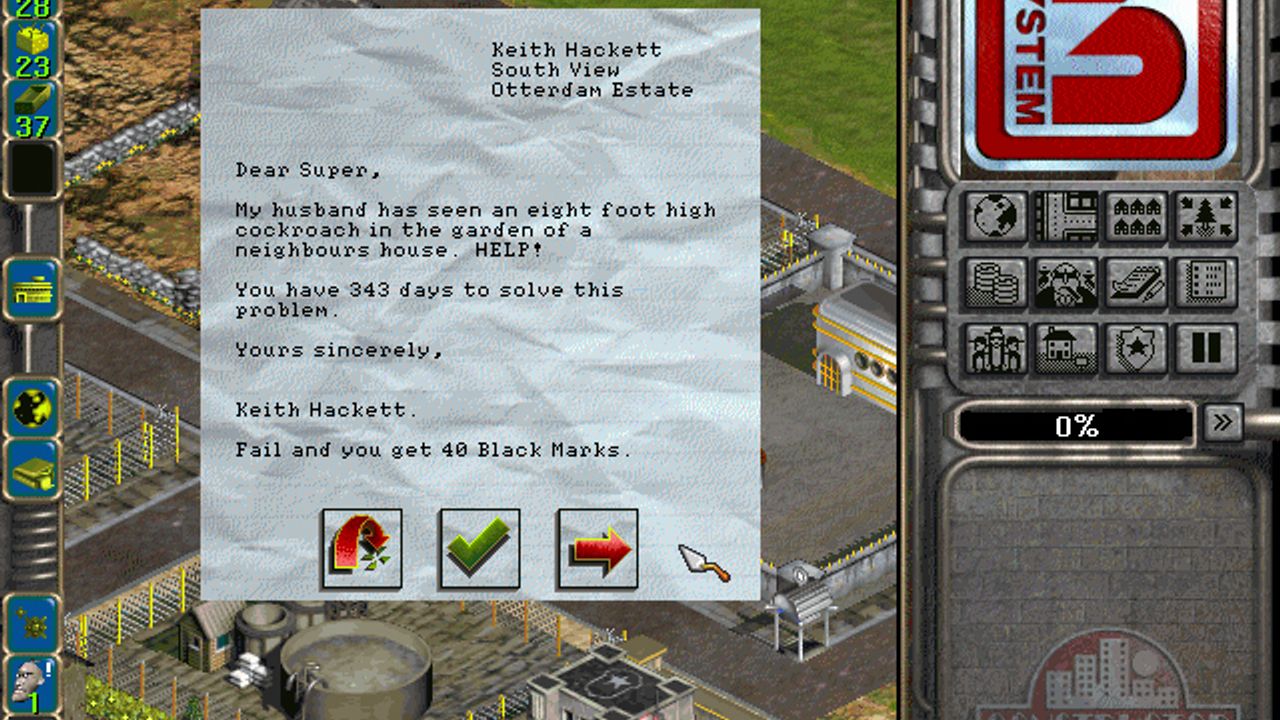Open the notepad and pen button
The width and height of the screenshot is (1280, 720).
point(1136,283)
